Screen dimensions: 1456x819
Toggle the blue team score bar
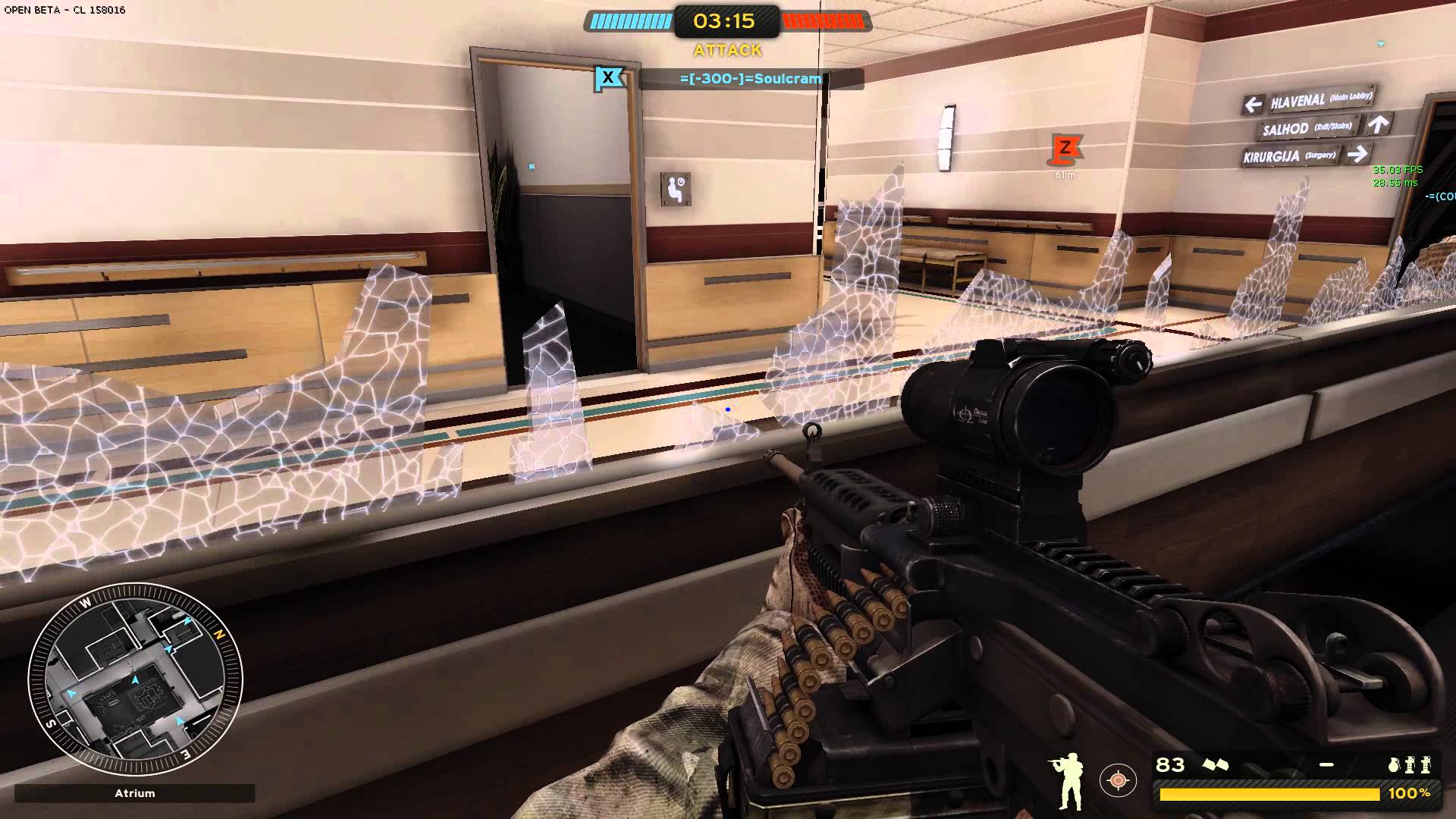pos(631,20)
